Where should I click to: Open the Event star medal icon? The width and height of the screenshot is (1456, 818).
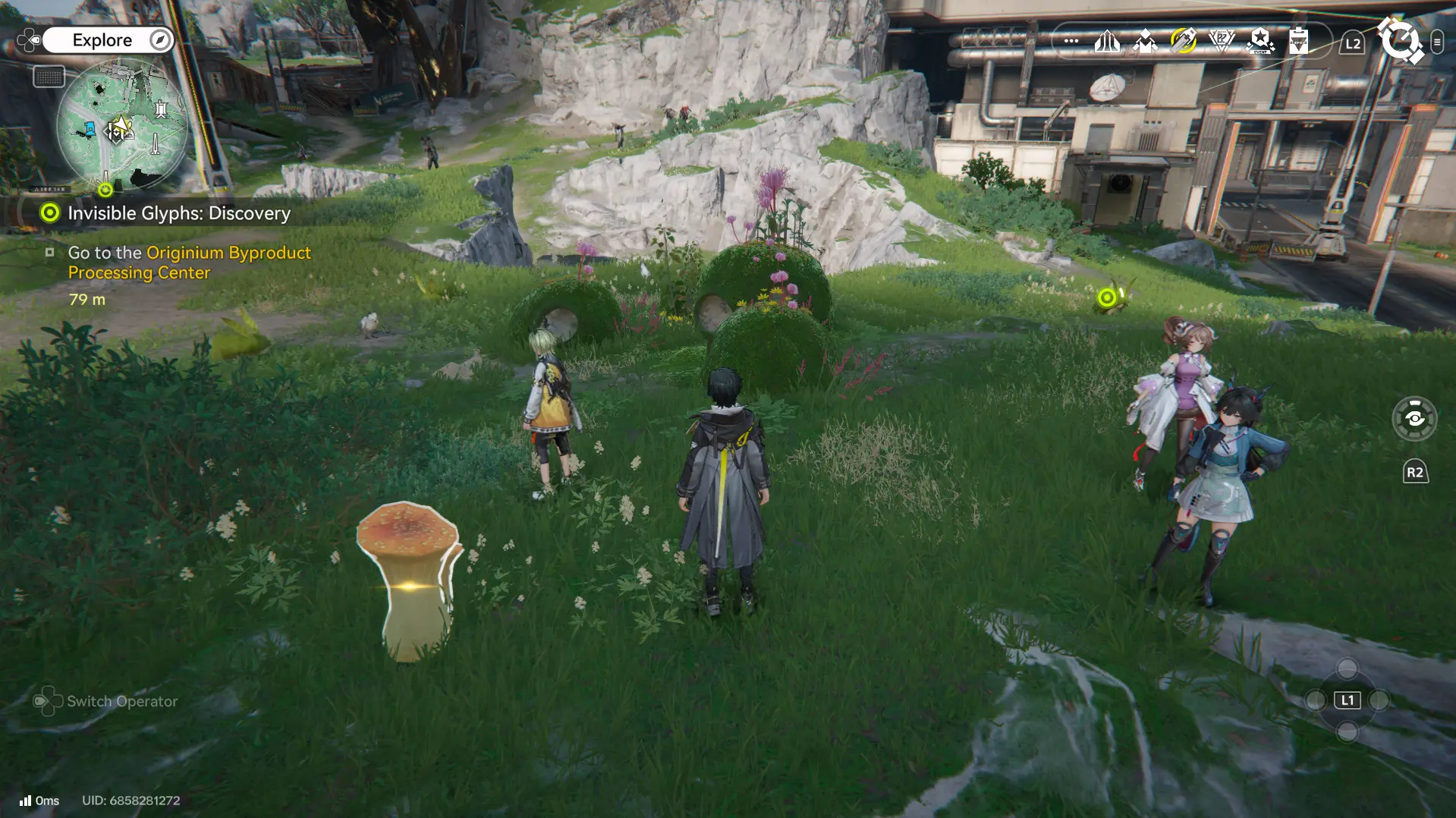pos(1259,42)
